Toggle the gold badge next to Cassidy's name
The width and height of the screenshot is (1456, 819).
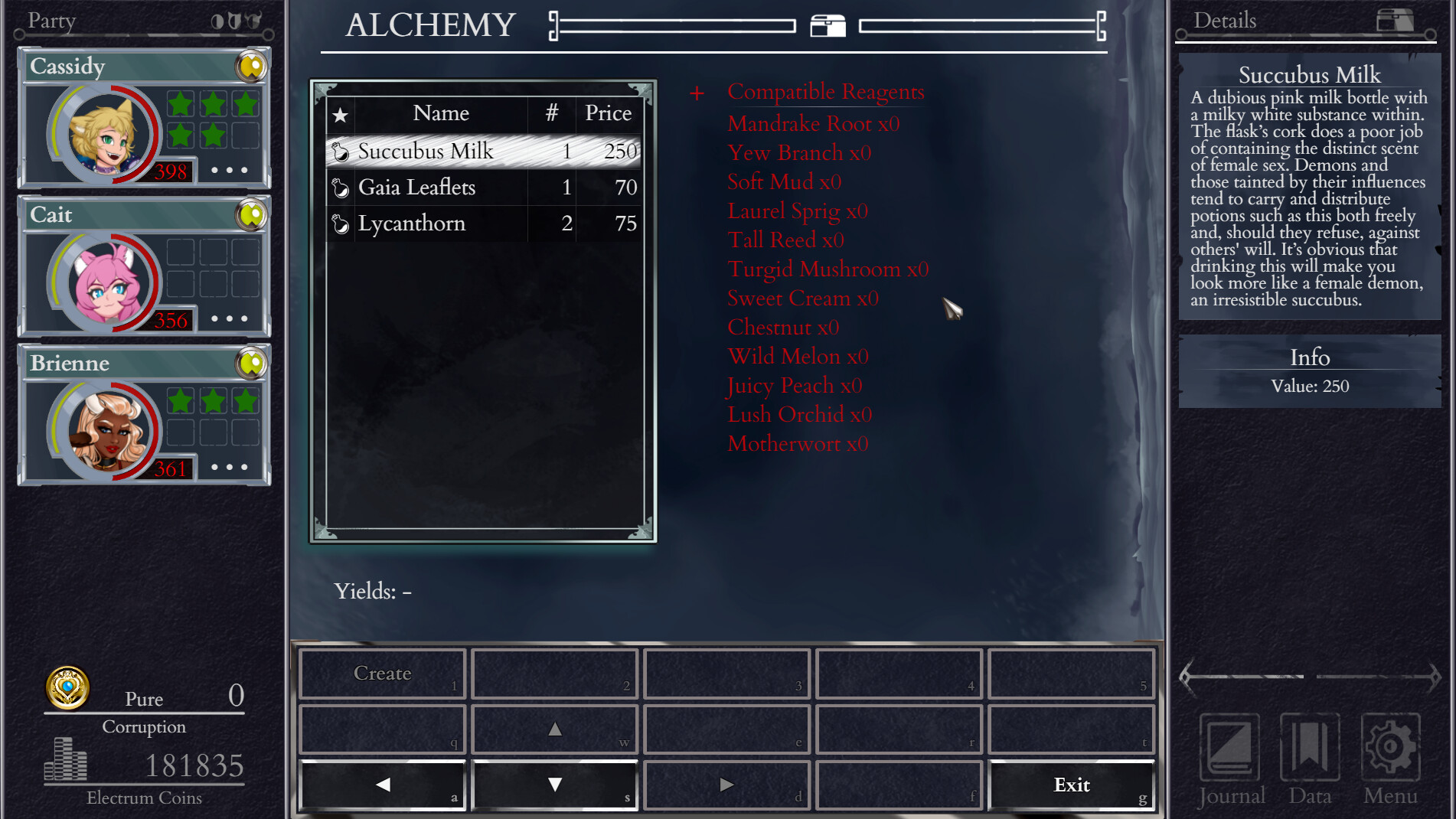pyautogui.click(x=251, y=67)
